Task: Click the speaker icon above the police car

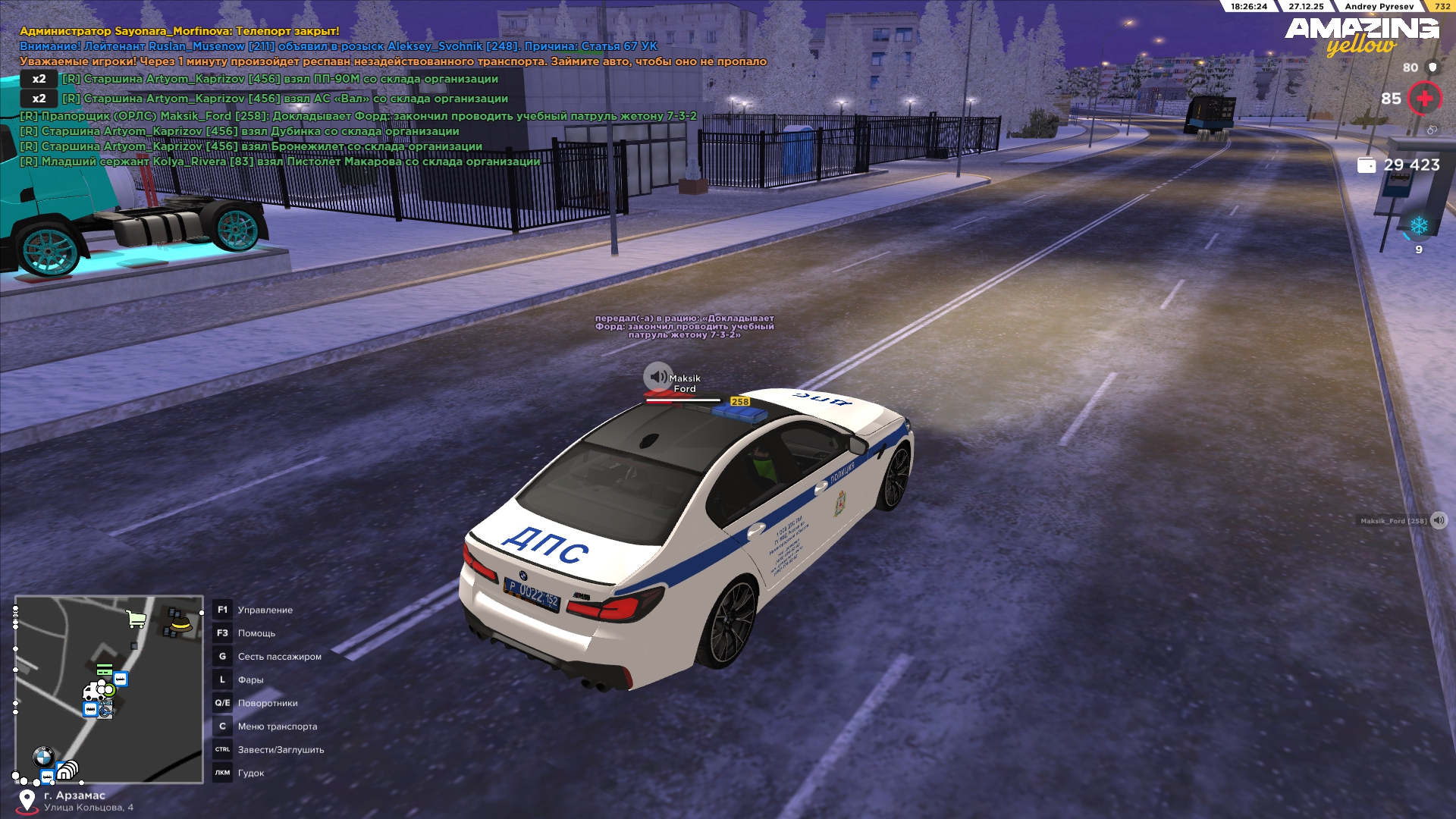Action: (657, 377)
